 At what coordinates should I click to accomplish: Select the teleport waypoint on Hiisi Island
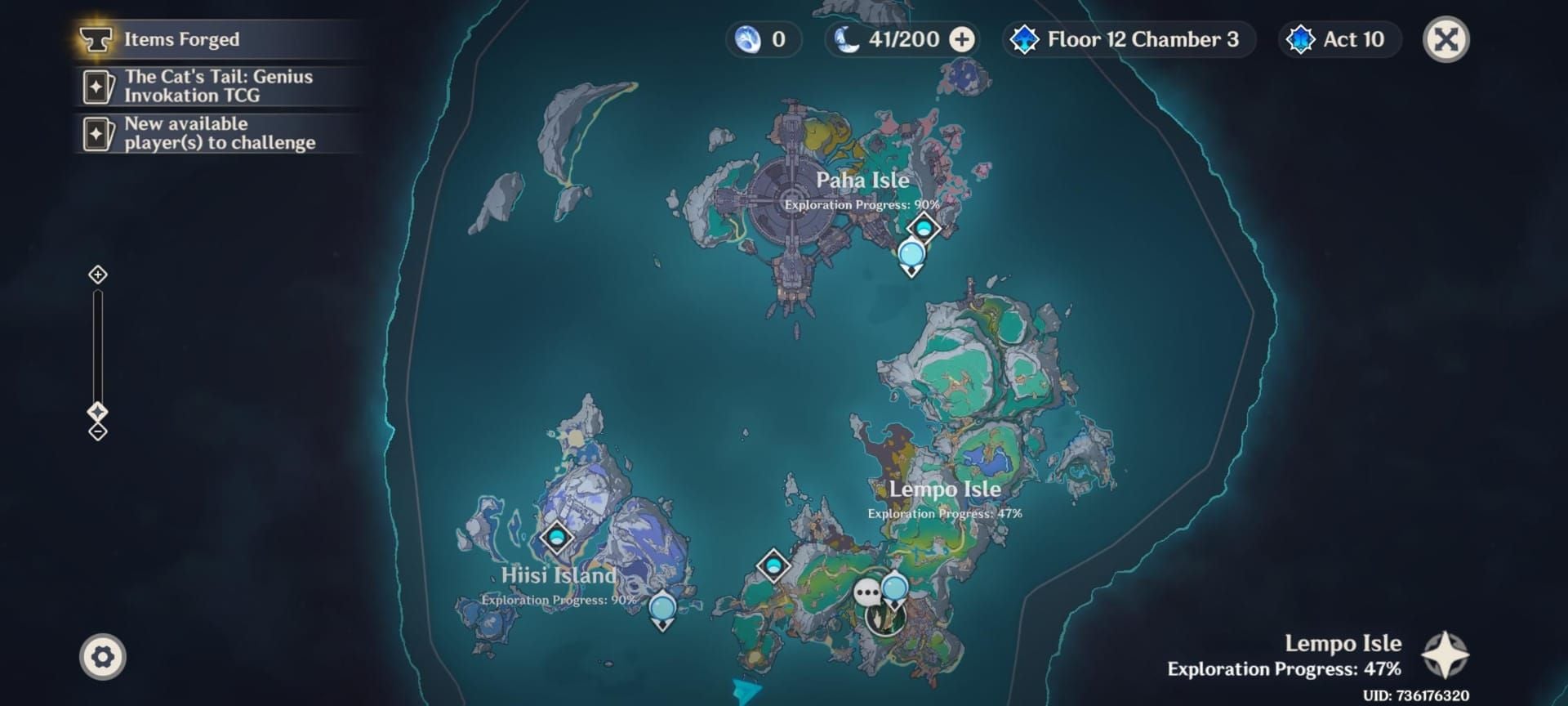point(555,538)
